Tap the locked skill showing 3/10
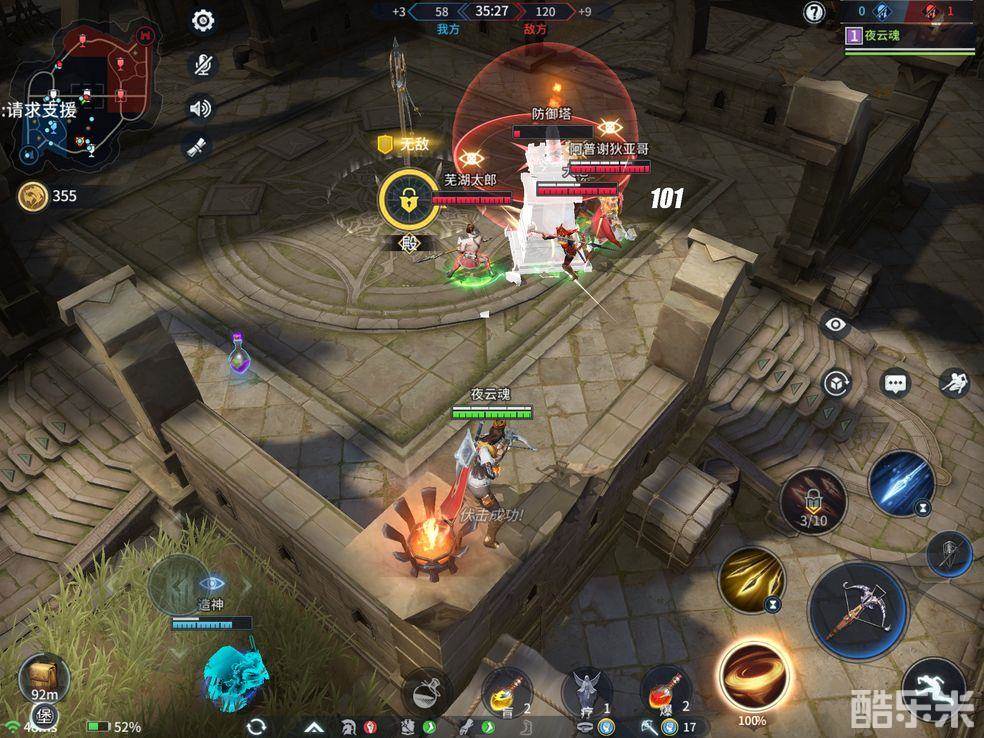The height and width of the screenshot is (738, 984). tap(813, 498)
